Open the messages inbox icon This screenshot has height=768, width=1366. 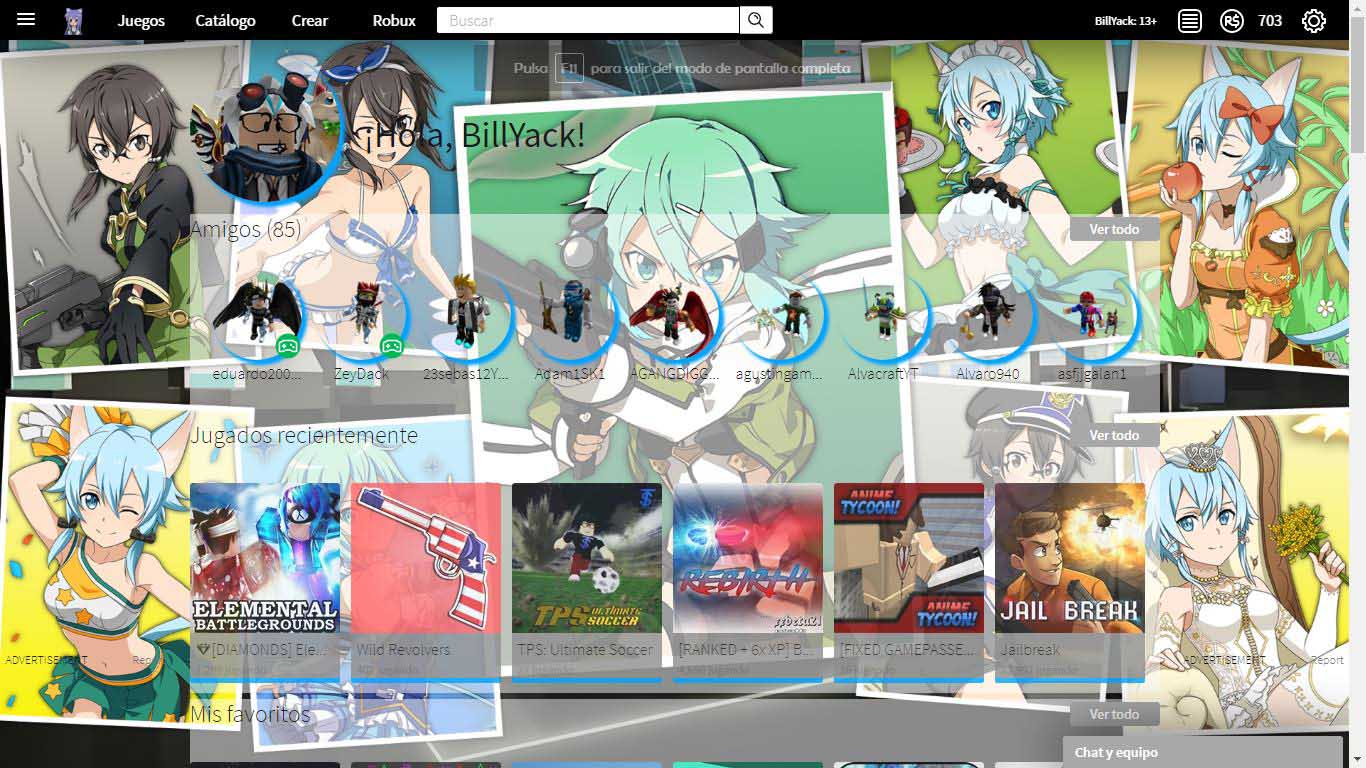(x=1189, y=19)
